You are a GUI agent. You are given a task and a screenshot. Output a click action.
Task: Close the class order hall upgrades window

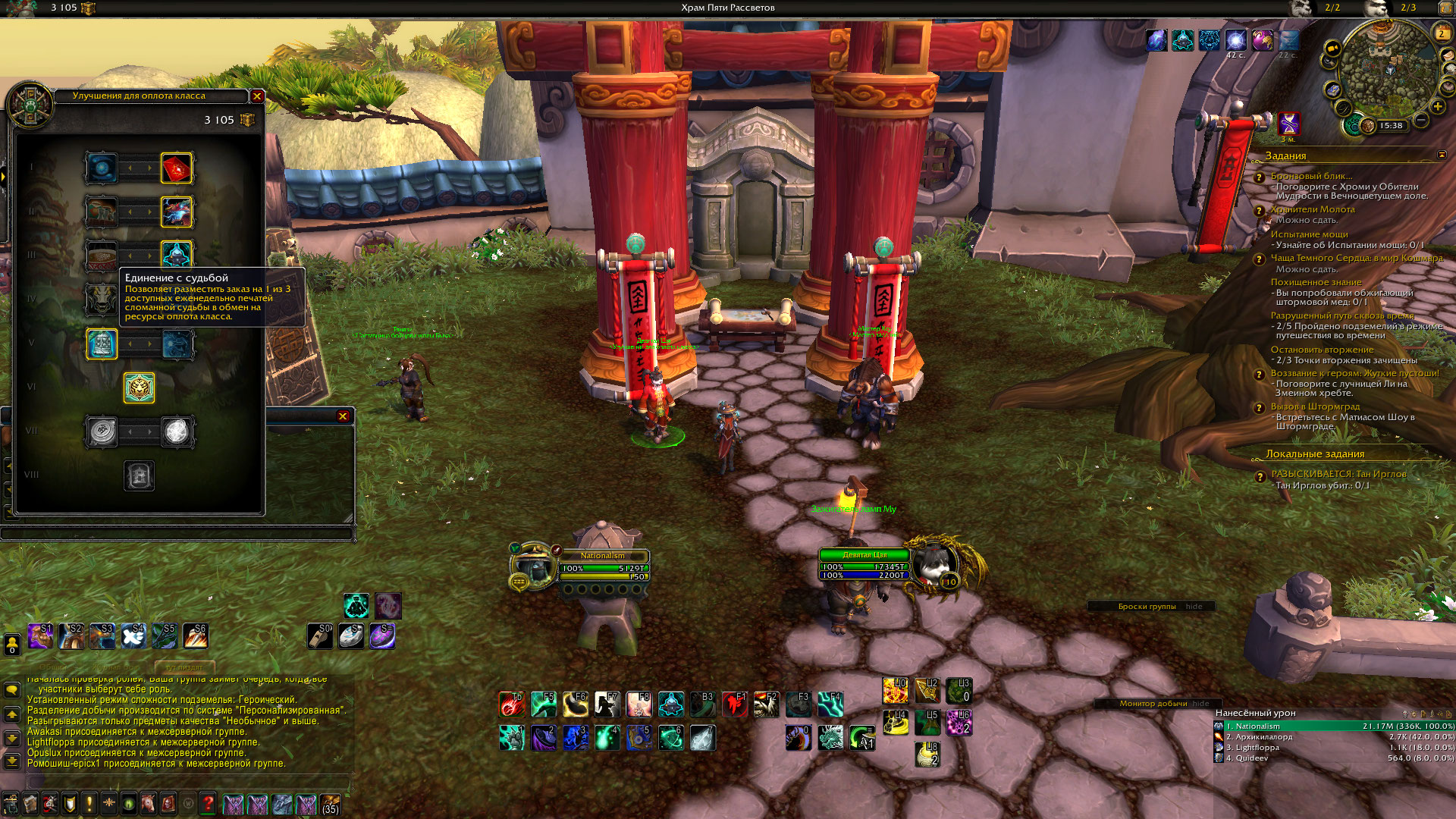click(x=257, y=96)
